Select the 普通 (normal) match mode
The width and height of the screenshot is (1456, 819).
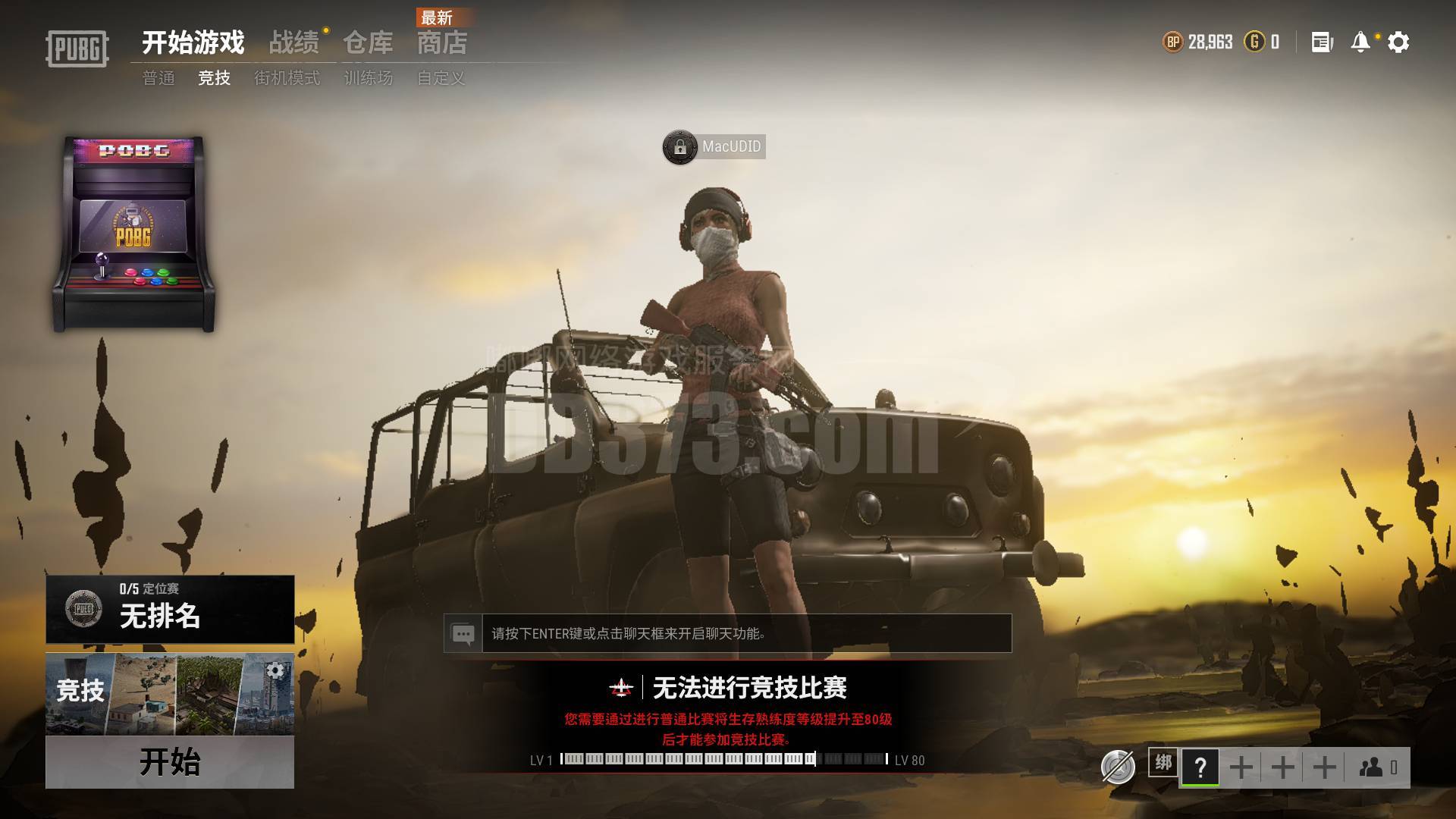(158, 78)
